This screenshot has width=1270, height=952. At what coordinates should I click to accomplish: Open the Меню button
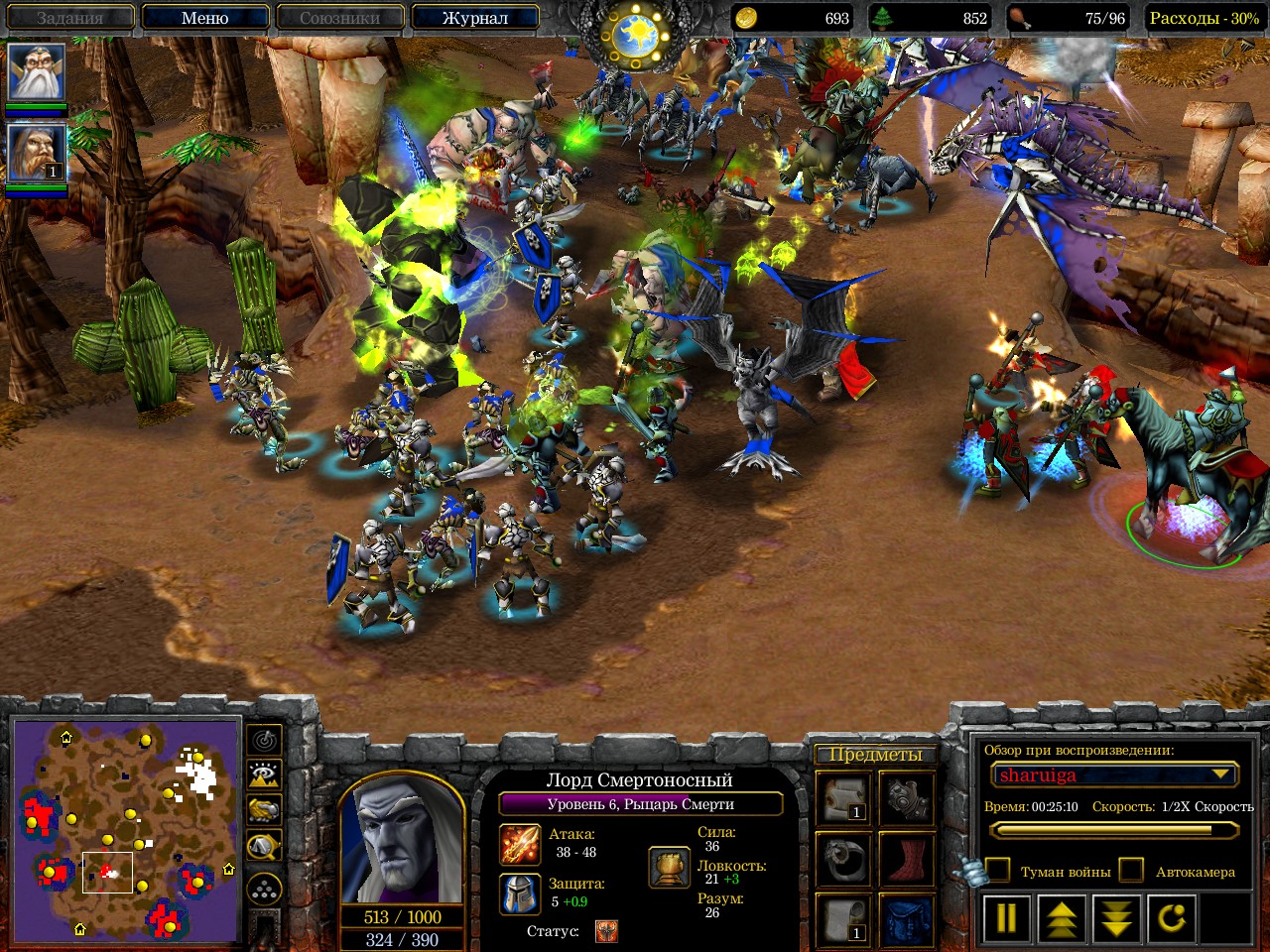coord(204,18)
